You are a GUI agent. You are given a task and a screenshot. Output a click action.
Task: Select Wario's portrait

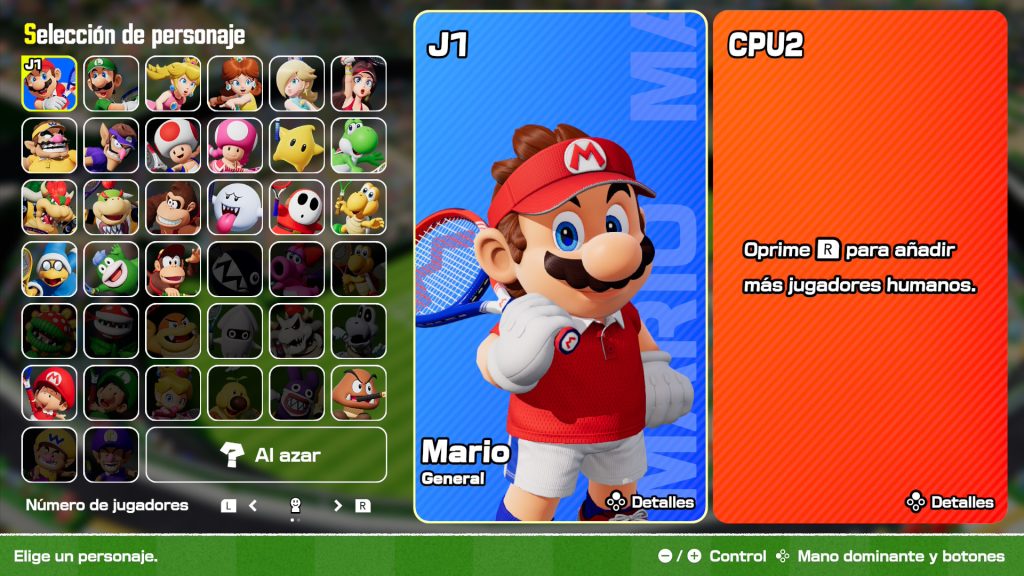tap(49, 145)
